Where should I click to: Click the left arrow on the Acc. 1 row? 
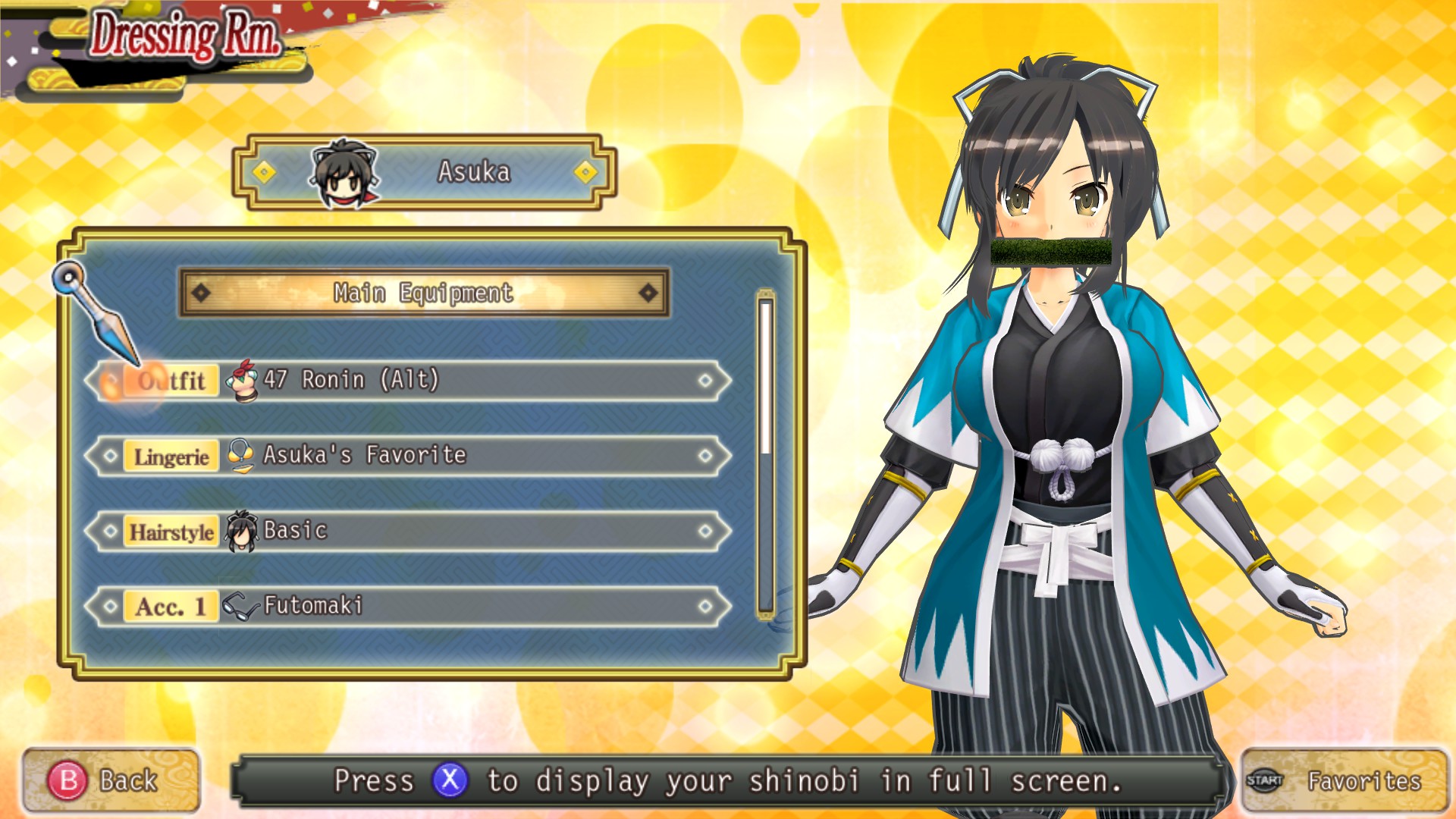coord(111,606)
